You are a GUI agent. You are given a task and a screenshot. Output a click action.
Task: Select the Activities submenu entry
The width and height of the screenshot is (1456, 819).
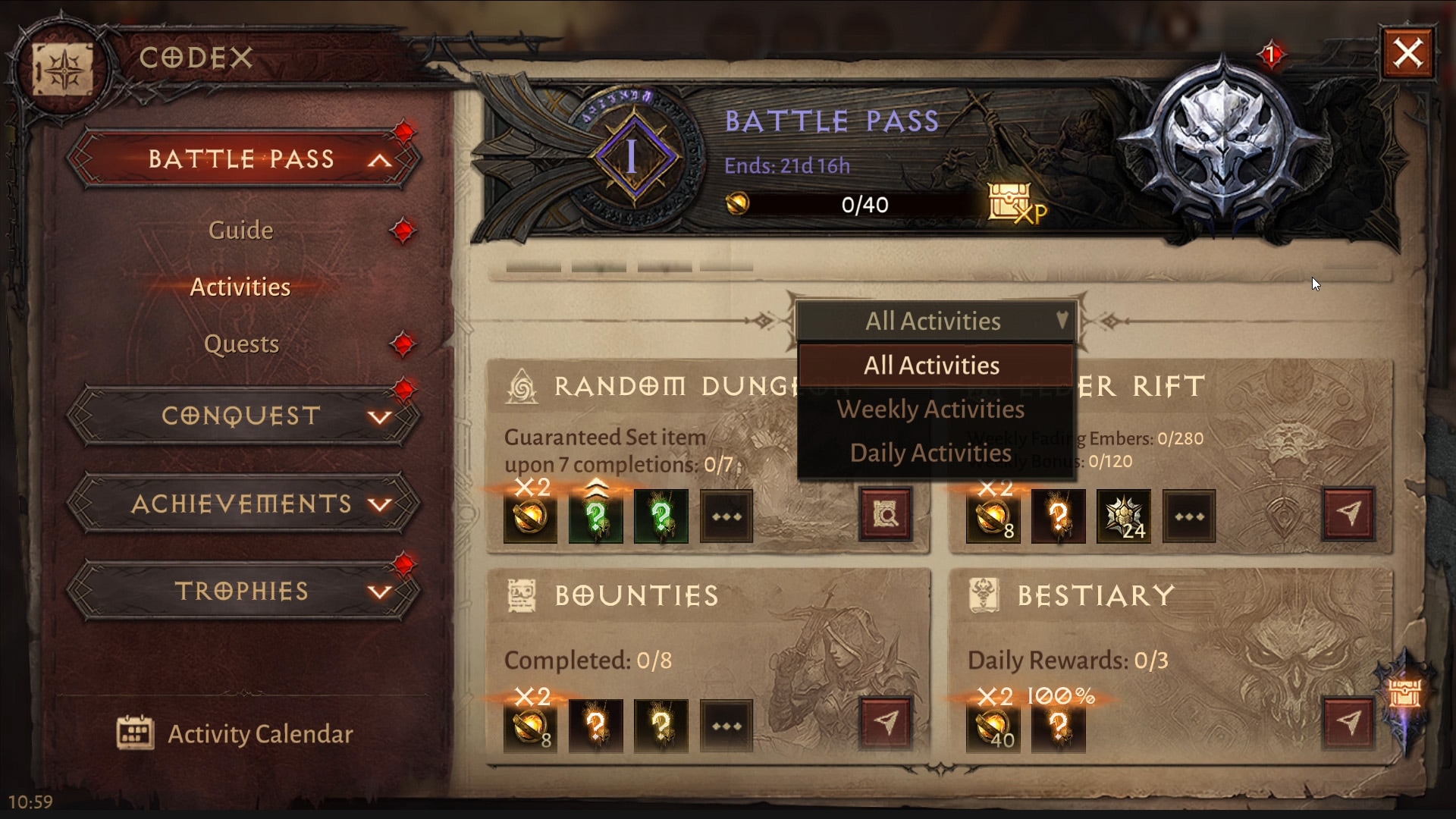pos(240,287)
